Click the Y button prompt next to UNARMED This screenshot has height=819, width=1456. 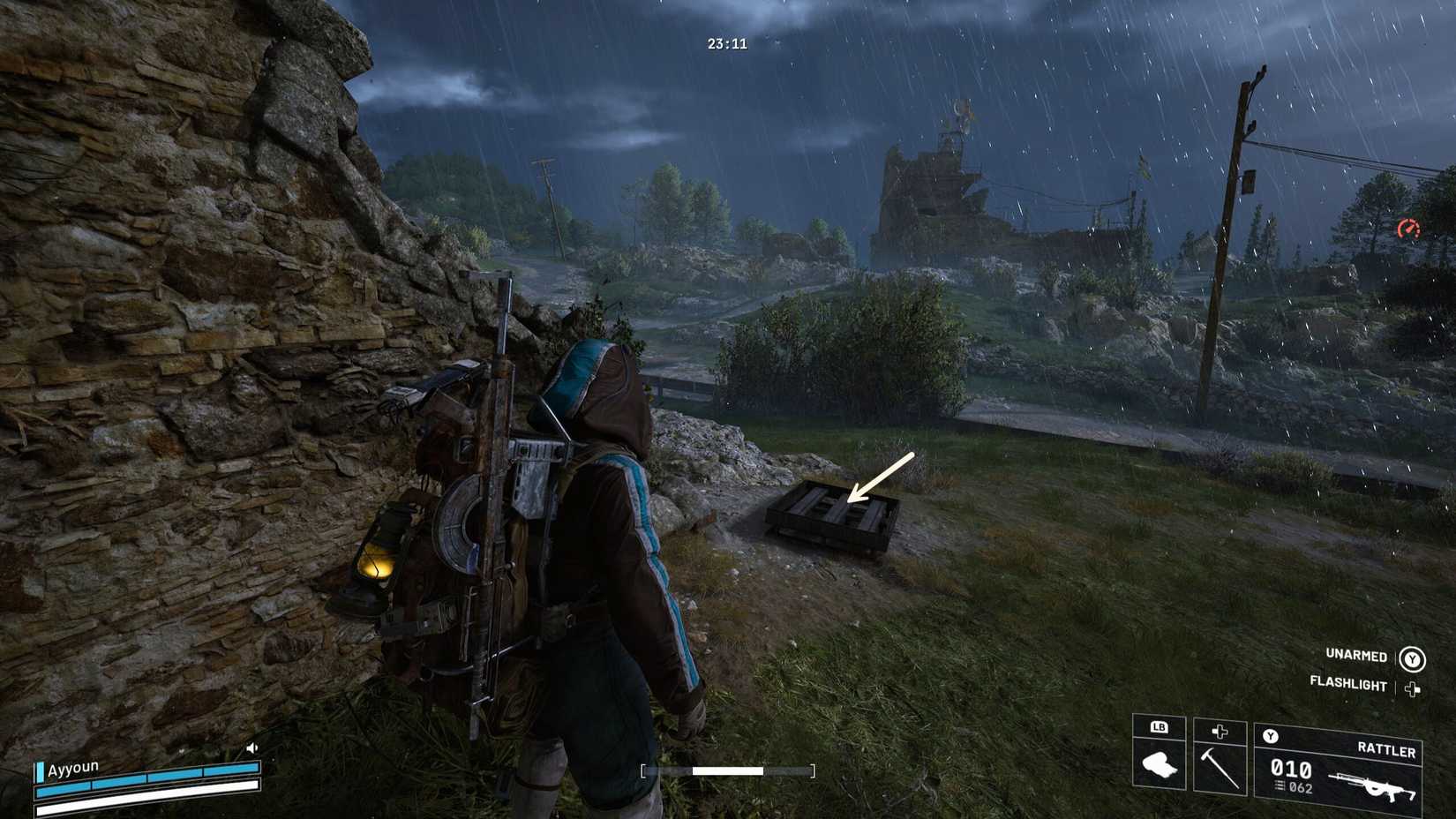(1412, 657)
